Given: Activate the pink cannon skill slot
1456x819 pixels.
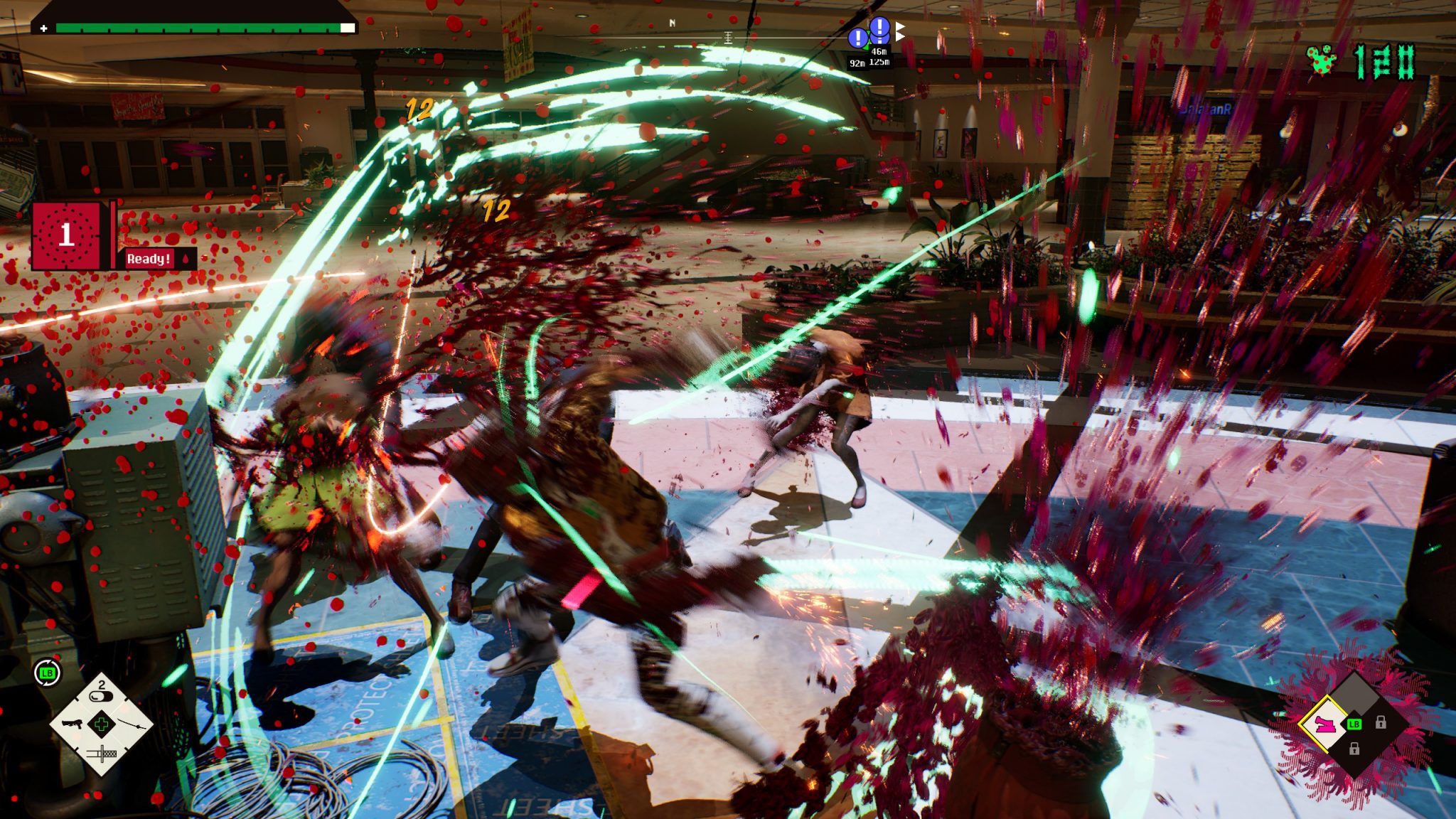Looking at the screenshot, I should pyautogui.click(x=1324, y=724).
